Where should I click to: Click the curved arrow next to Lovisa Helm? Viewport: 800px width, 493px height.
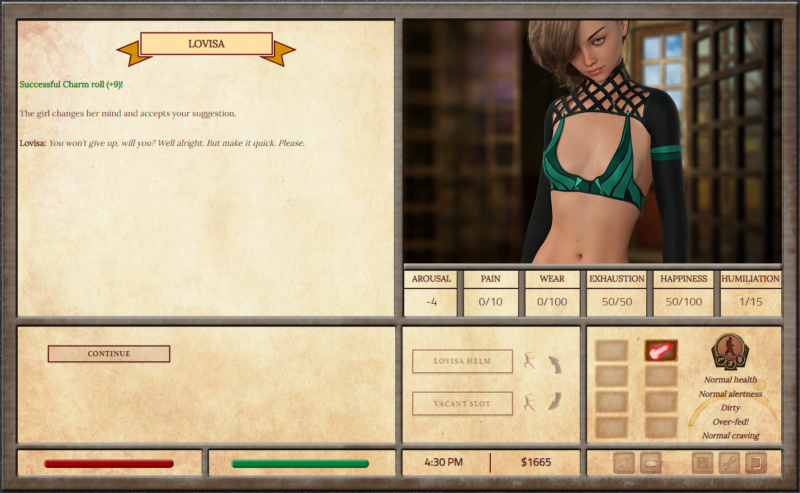[x=553, y=364]
